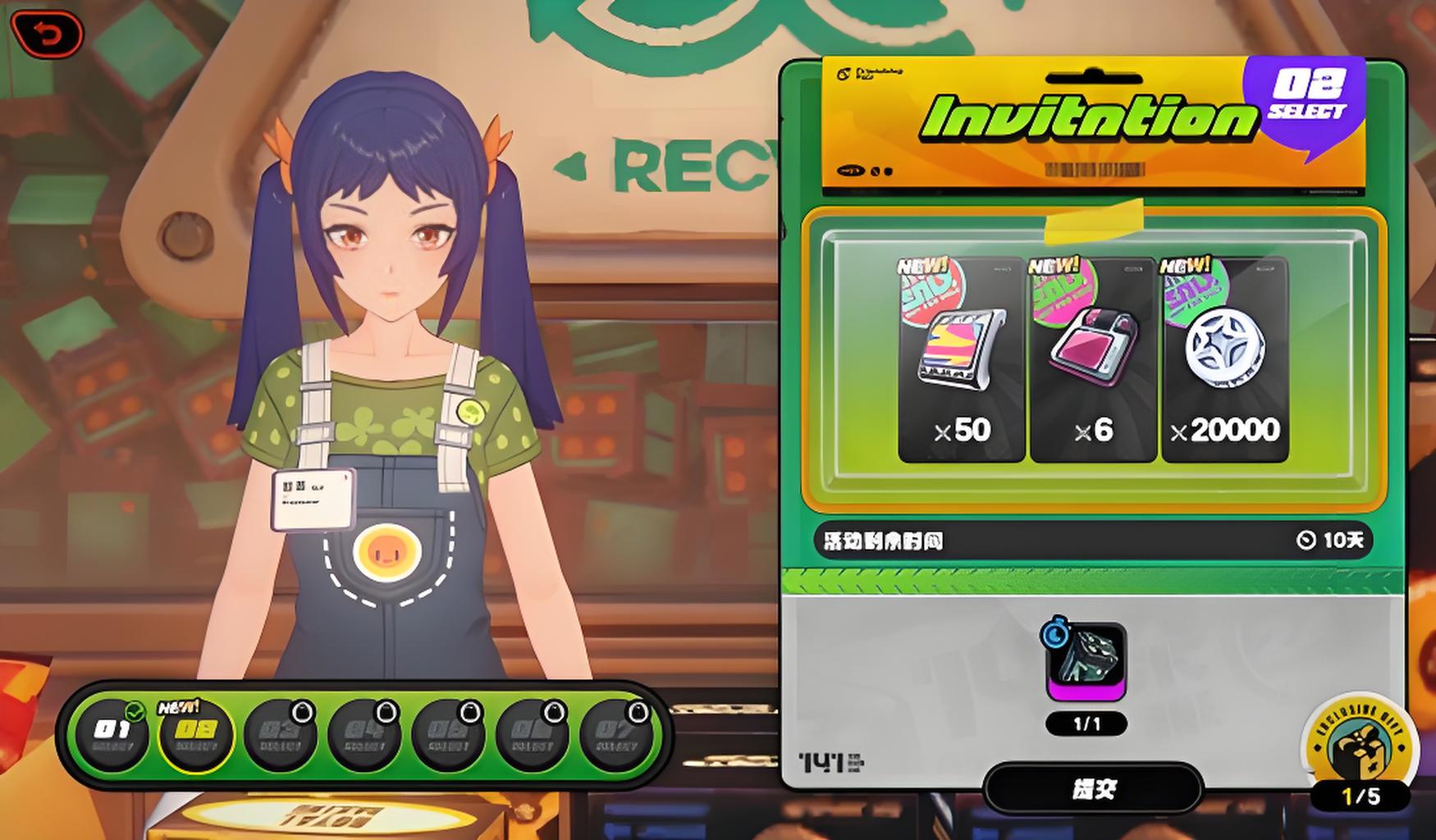
Task: Submit the invitation with the 提交 button
Action: point(1093,789)
